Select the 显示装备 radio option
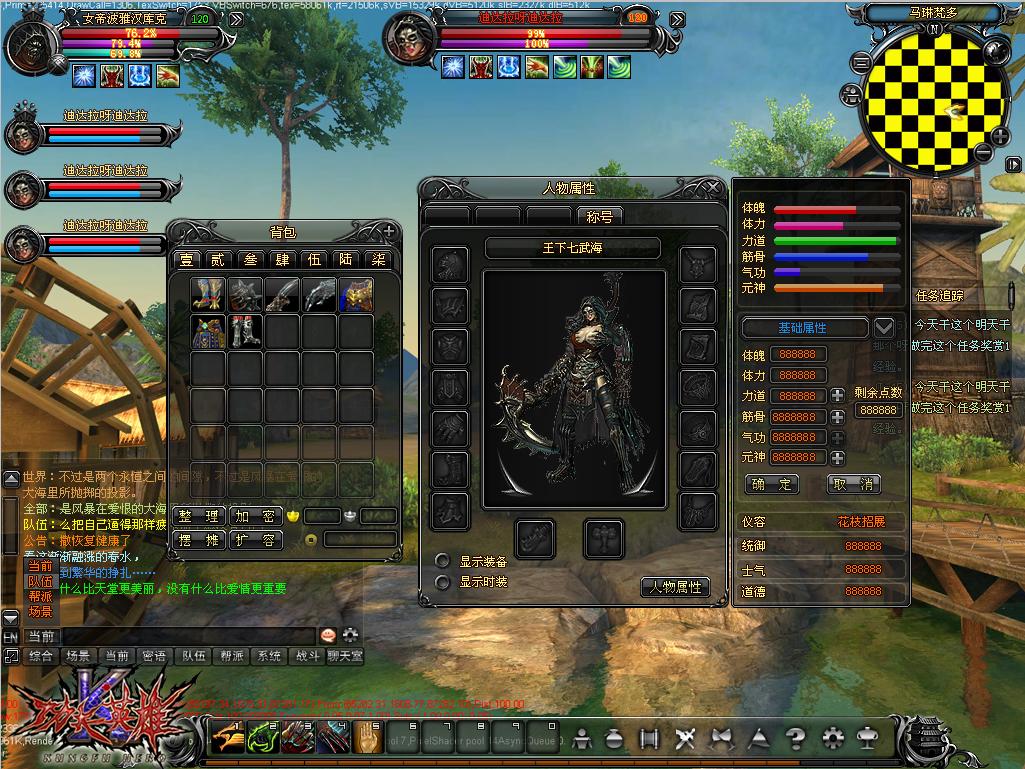 [442, 561]
